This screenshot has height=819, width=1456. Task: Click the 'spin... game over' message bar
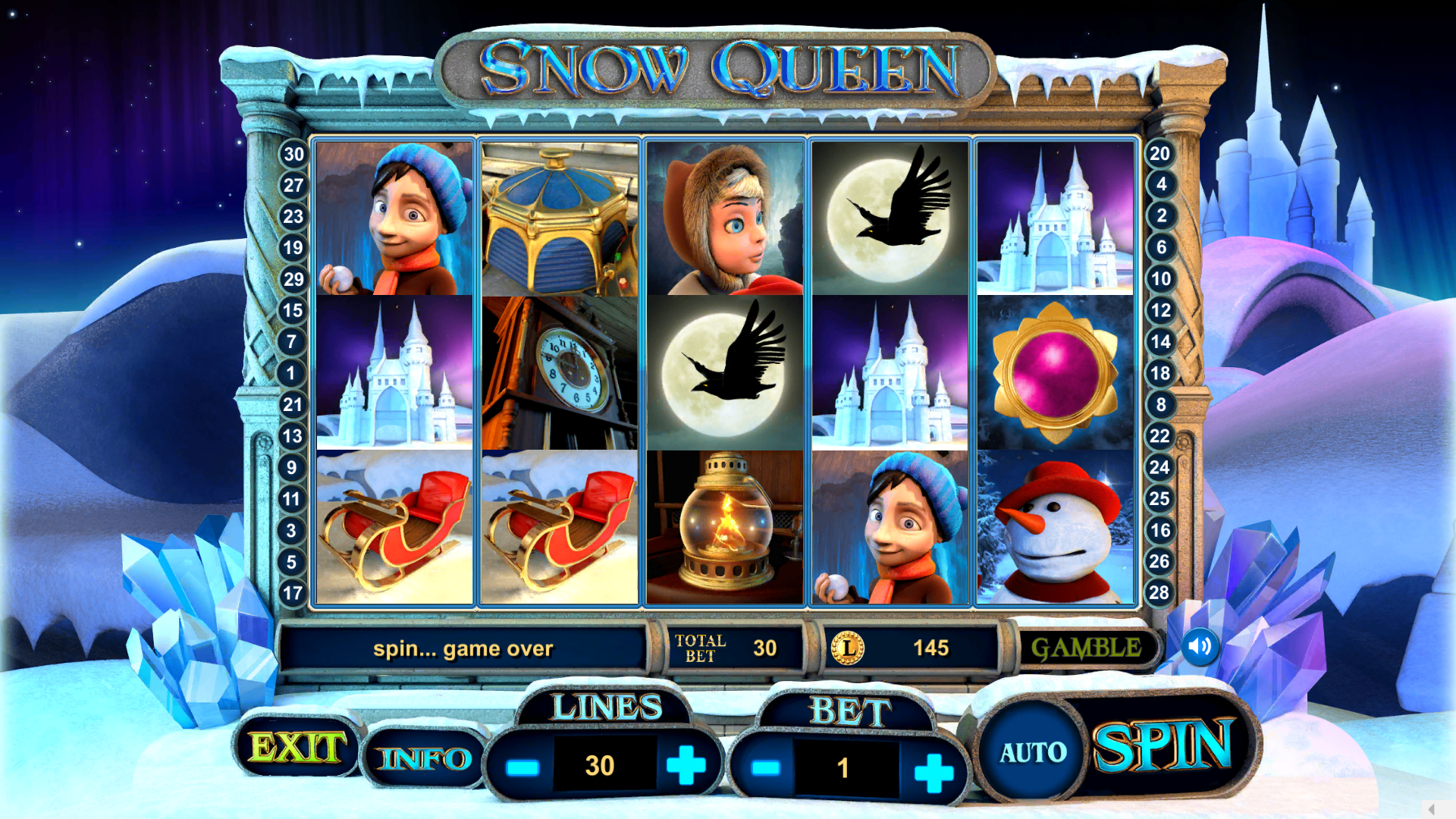(463, 648)
